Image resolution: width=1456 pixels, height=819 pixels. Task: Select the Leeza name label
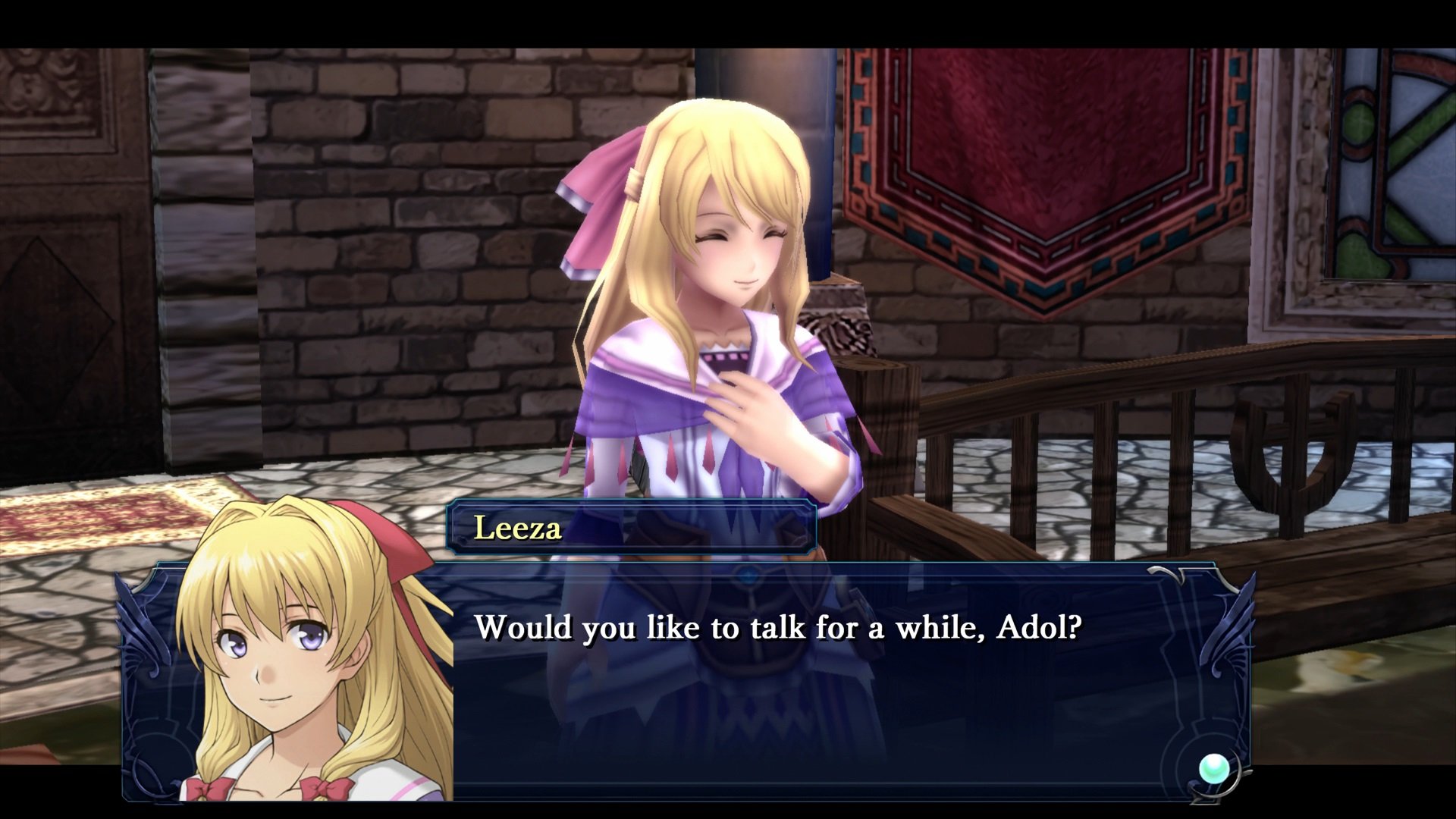coord(518,530)
